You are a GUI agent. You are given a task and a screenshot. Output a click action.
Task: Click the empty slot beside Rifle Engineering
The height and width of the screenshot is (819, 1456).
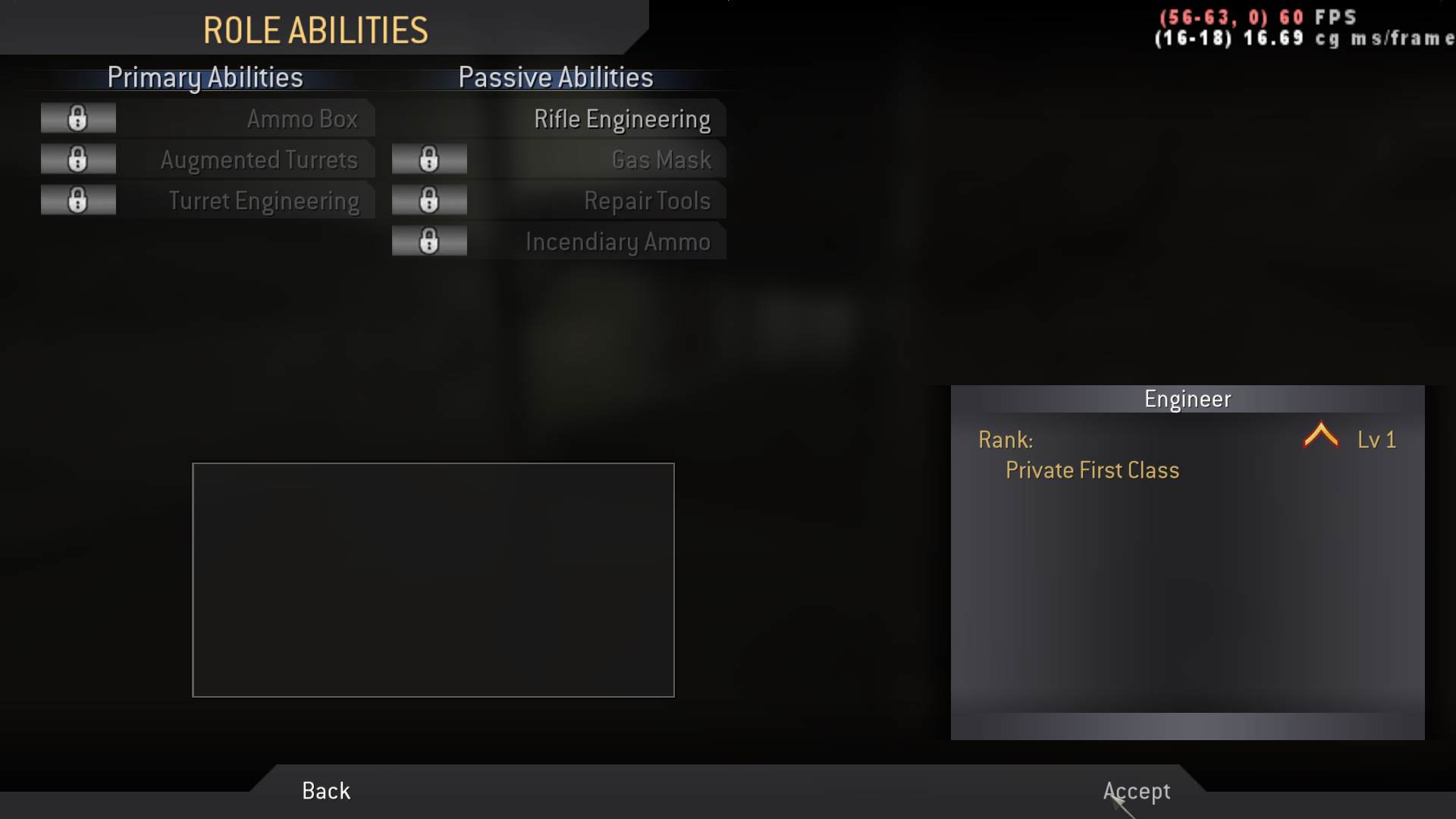click(x=429, y=118)
